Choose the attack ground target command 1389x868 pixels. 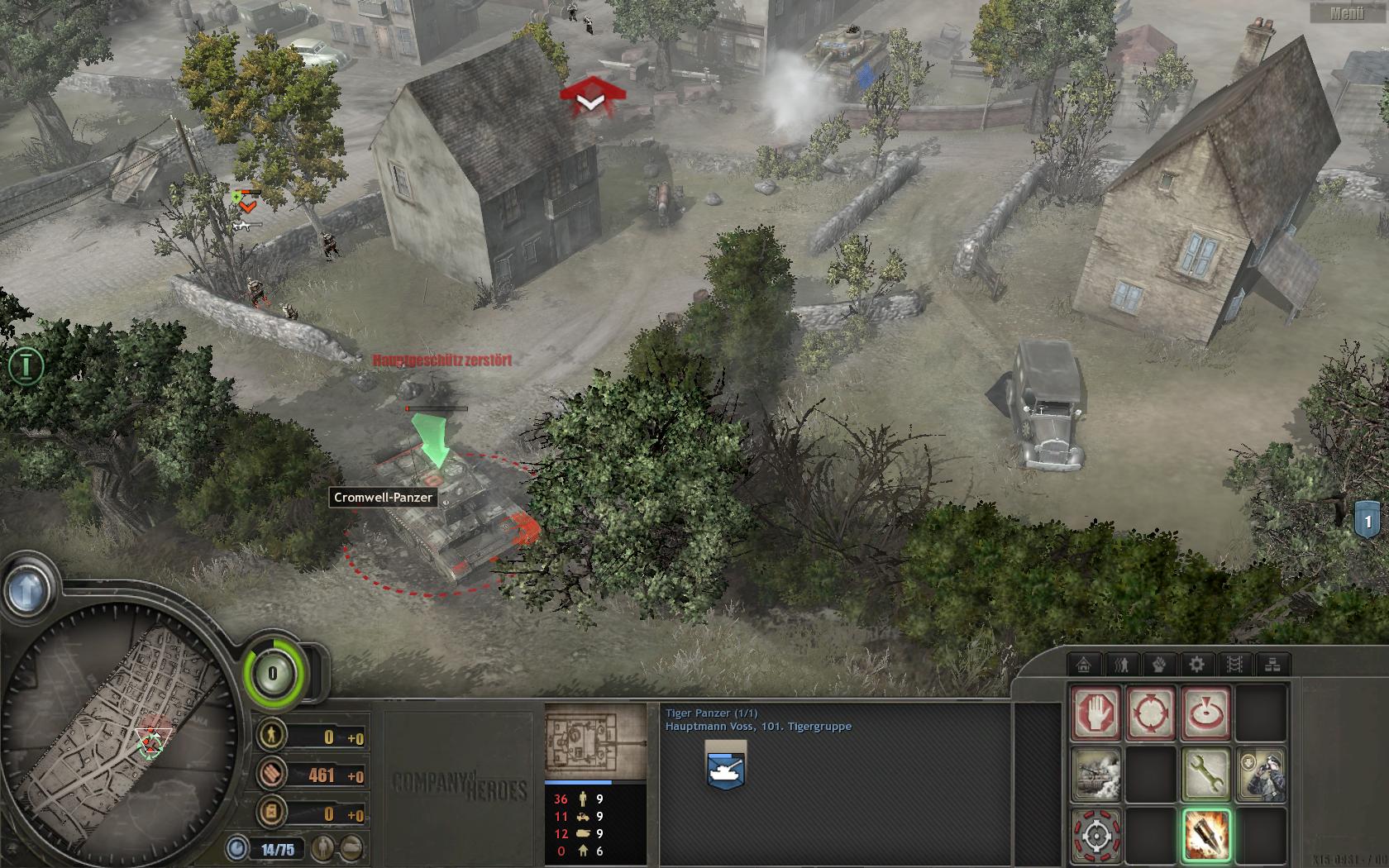[1205, 712]
